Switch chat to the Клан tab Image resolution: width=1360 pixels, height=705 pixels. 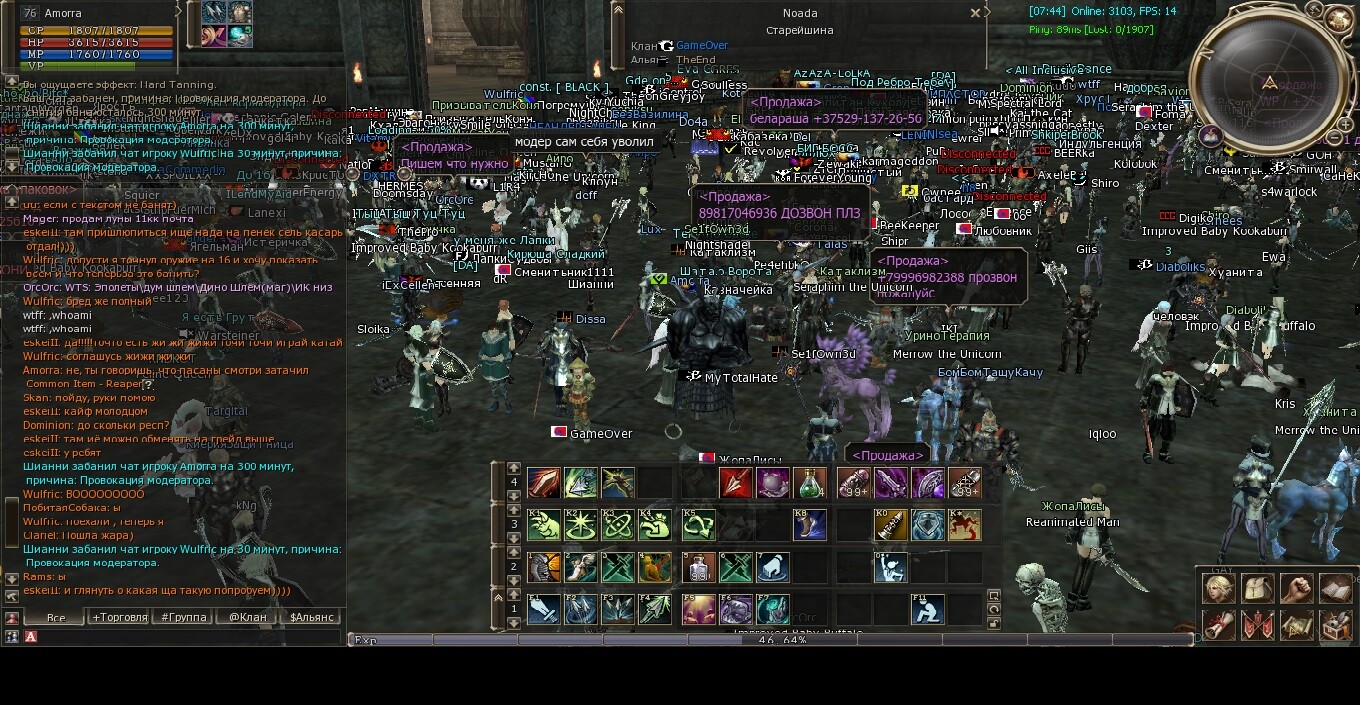(x=247, y=617)
